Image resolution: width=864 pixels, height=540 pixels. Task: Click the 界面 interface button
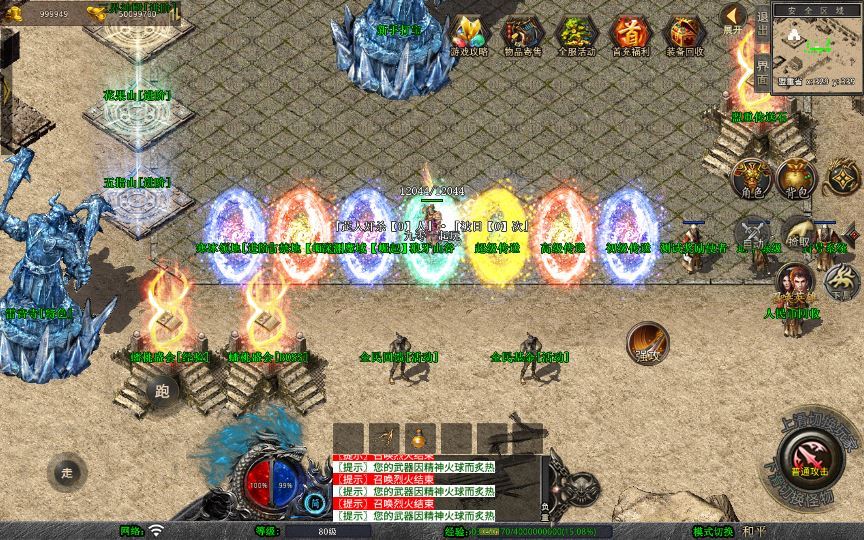(762, 70)
